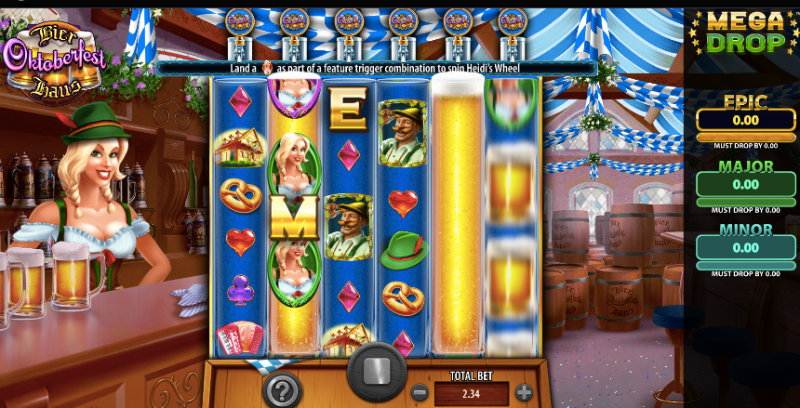Increase total bet with the plus button
The image size is (800, 408).
click(x=523, y=393)
